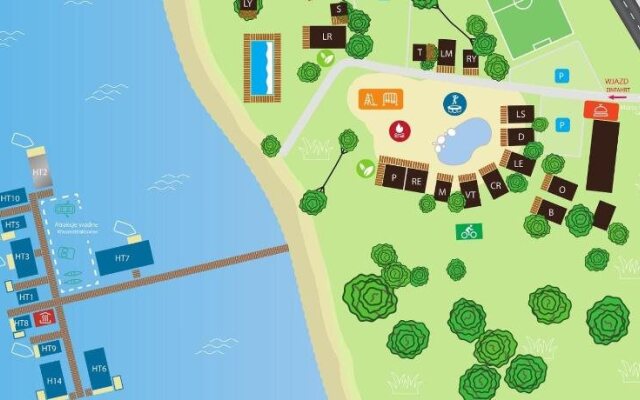Click the blue trampoline marker
This screenshot has width=640, height=400.
tap(455, 103)
